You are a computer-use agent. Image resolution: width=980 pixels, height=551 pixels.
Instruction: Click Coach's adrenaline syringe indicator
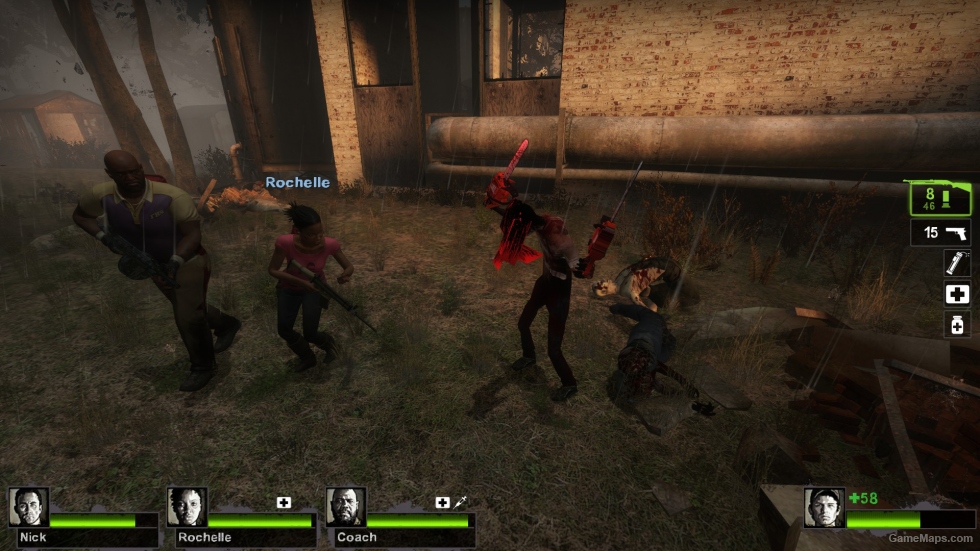click(460, 502)
